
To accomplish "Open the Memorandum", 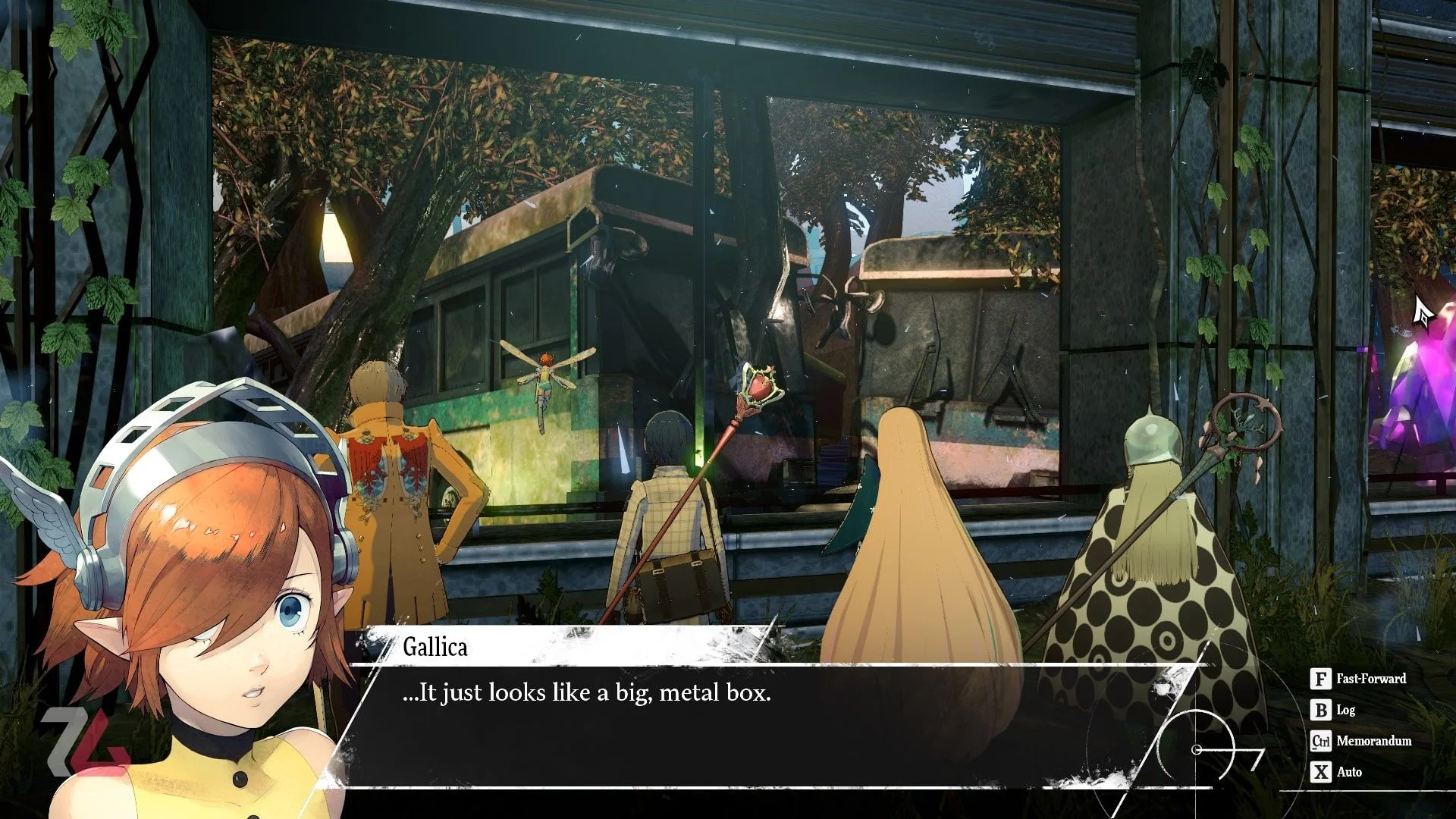I will pyautogui.click(x=1362, y=741).
